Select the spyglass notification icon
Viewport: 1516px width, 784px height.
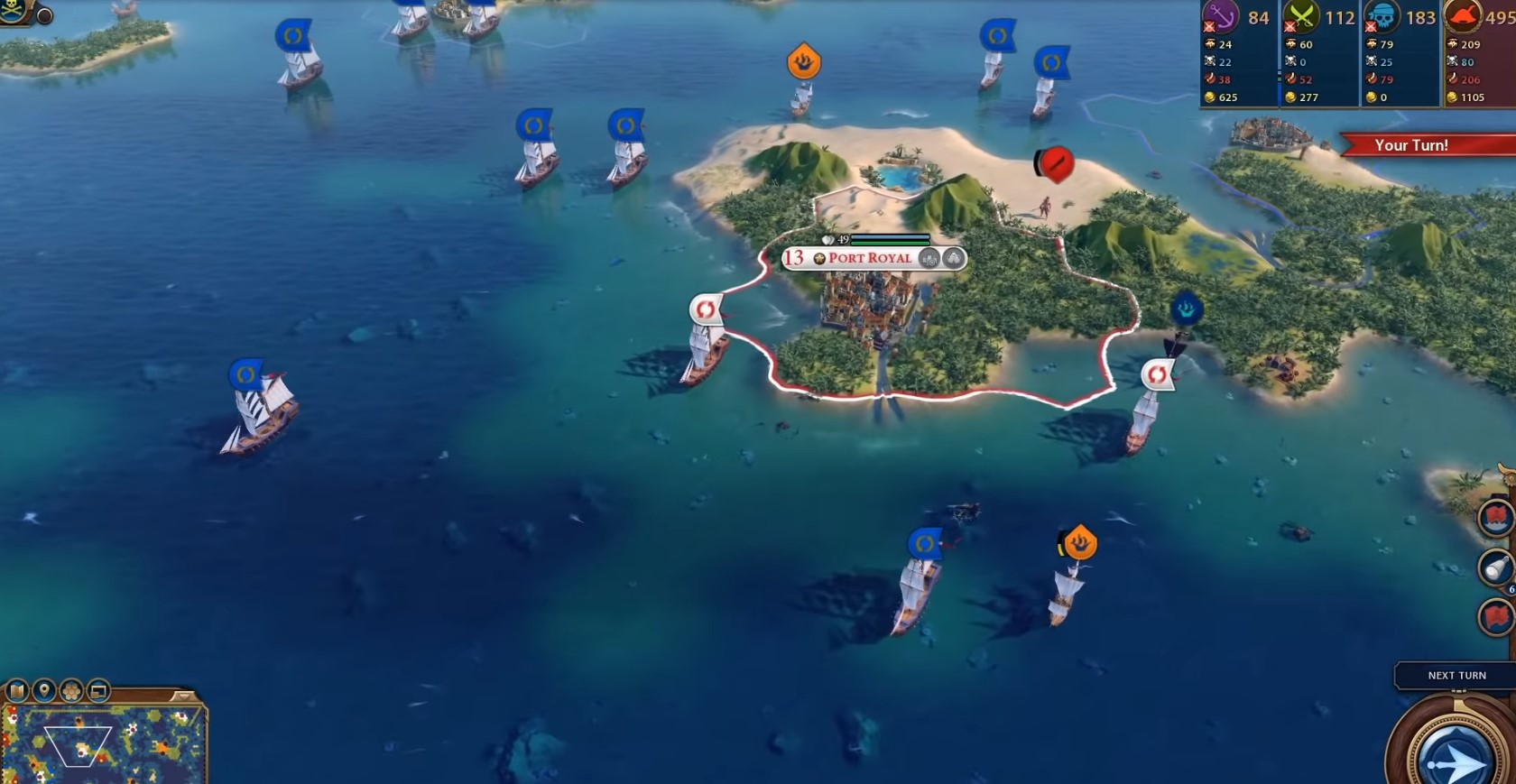tap(1495, 567)
